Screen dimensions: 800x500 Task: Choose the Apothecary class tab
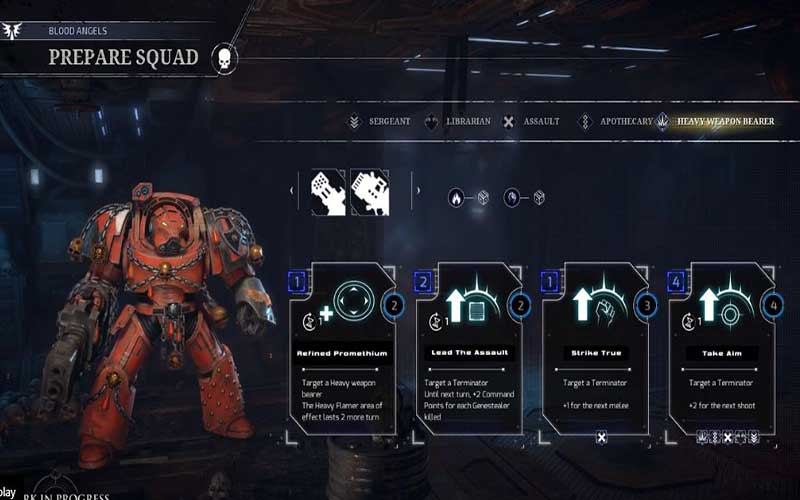[x=612, y=122]
